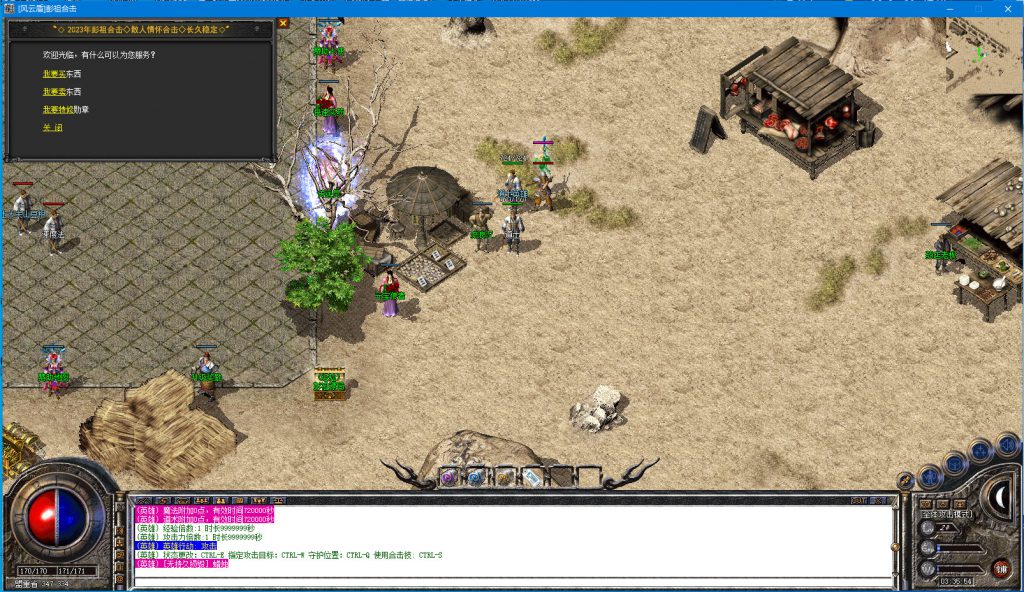Screen dimensions: 1024x592
Task: Choose the 我要卖东西 (sell) dialogue option
Action: pyautogui.click(x=61, y=91)
